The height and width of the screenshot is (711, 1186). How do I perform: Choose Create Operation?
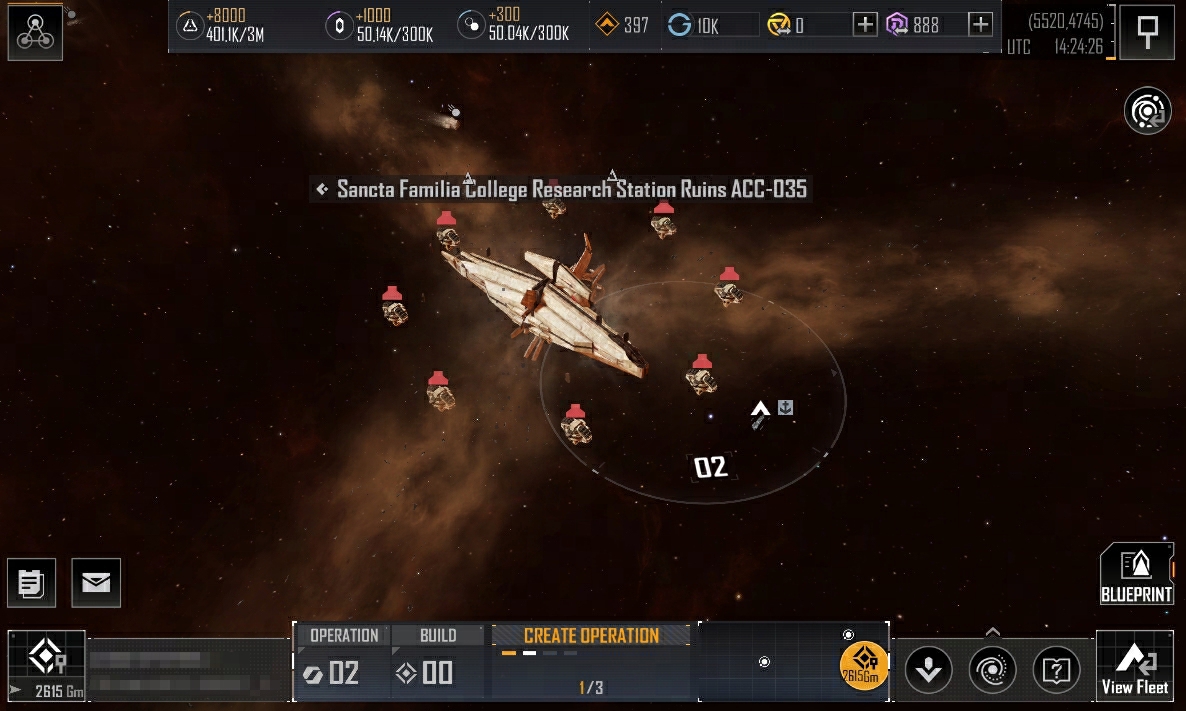(x=591, y=636)
